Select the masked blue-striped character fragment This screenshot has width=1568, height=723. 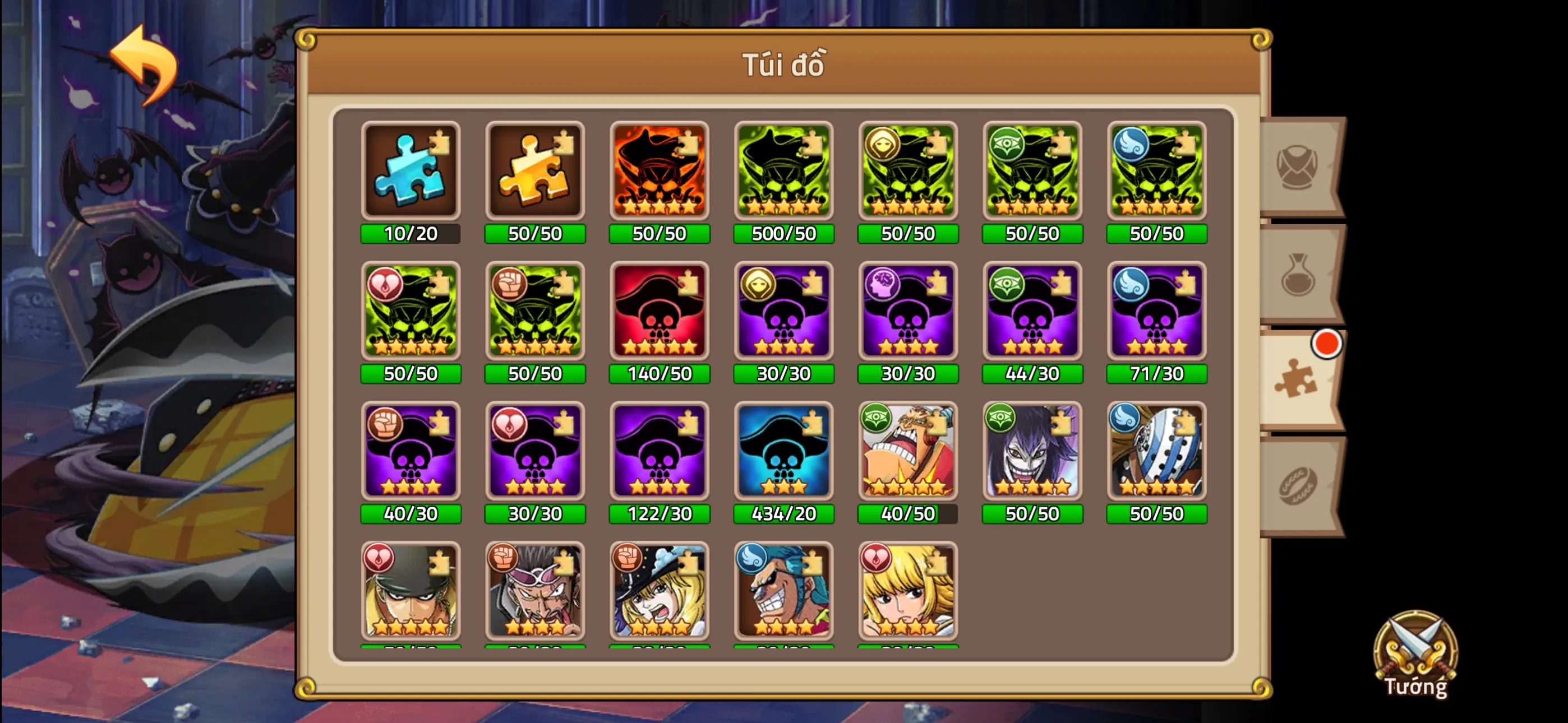[x=1156, y=452]
